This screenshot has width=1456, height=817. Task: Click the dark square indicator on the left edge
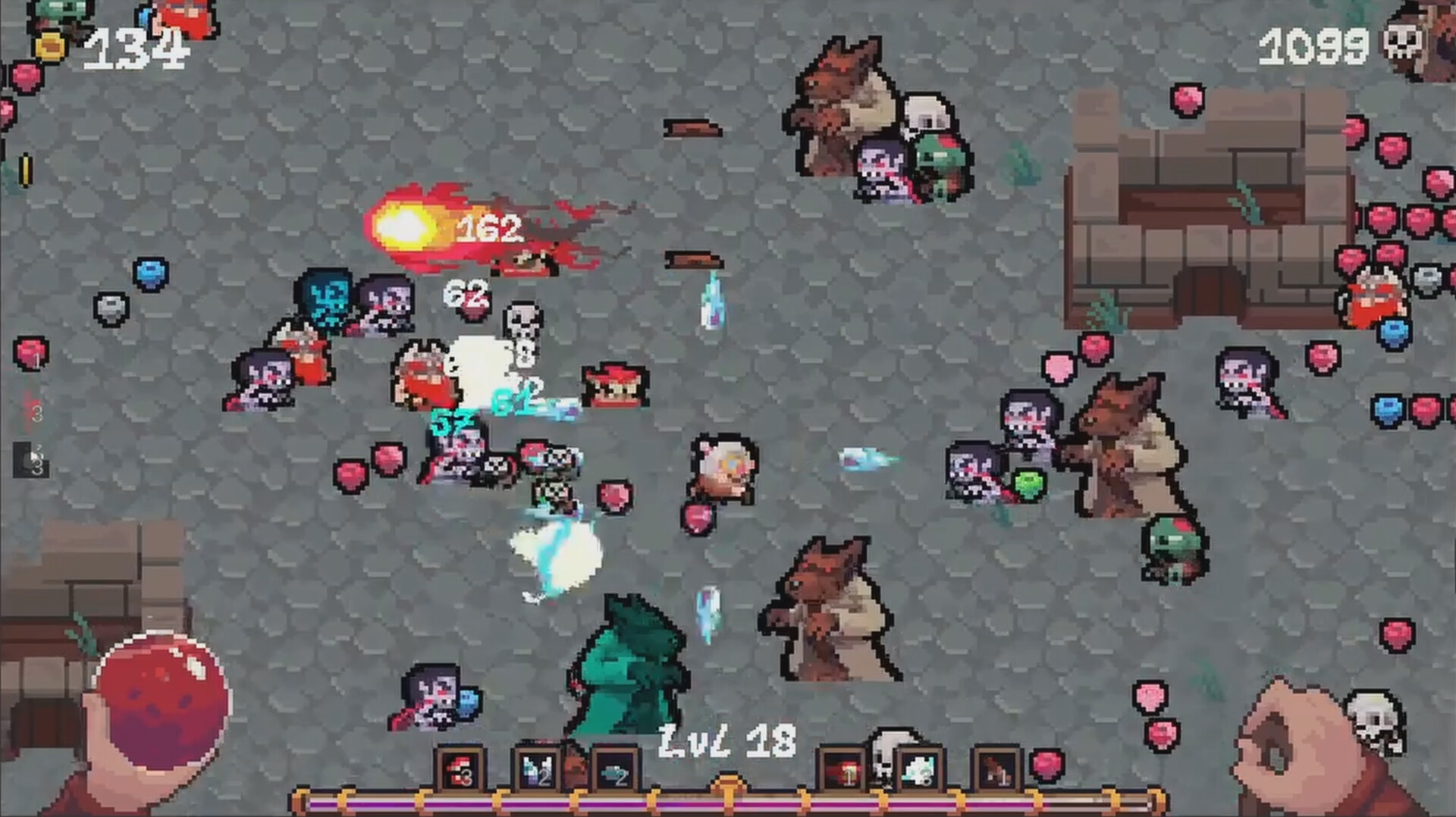(x=30, y=459)
